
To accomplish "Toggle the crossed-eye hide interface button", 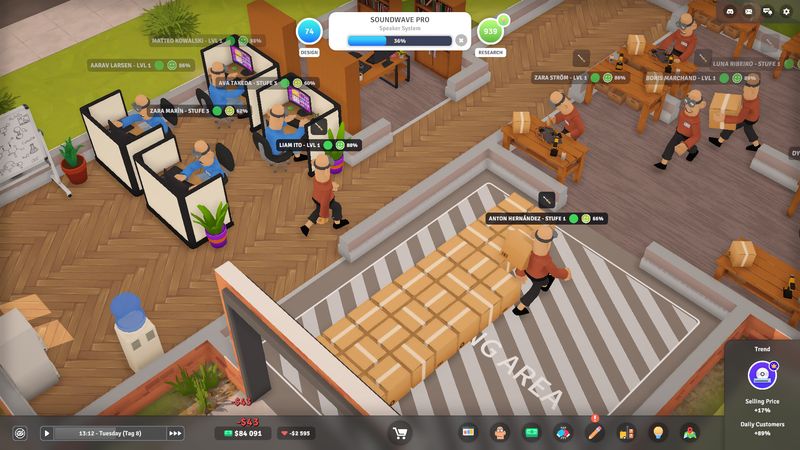I will 19,433.
